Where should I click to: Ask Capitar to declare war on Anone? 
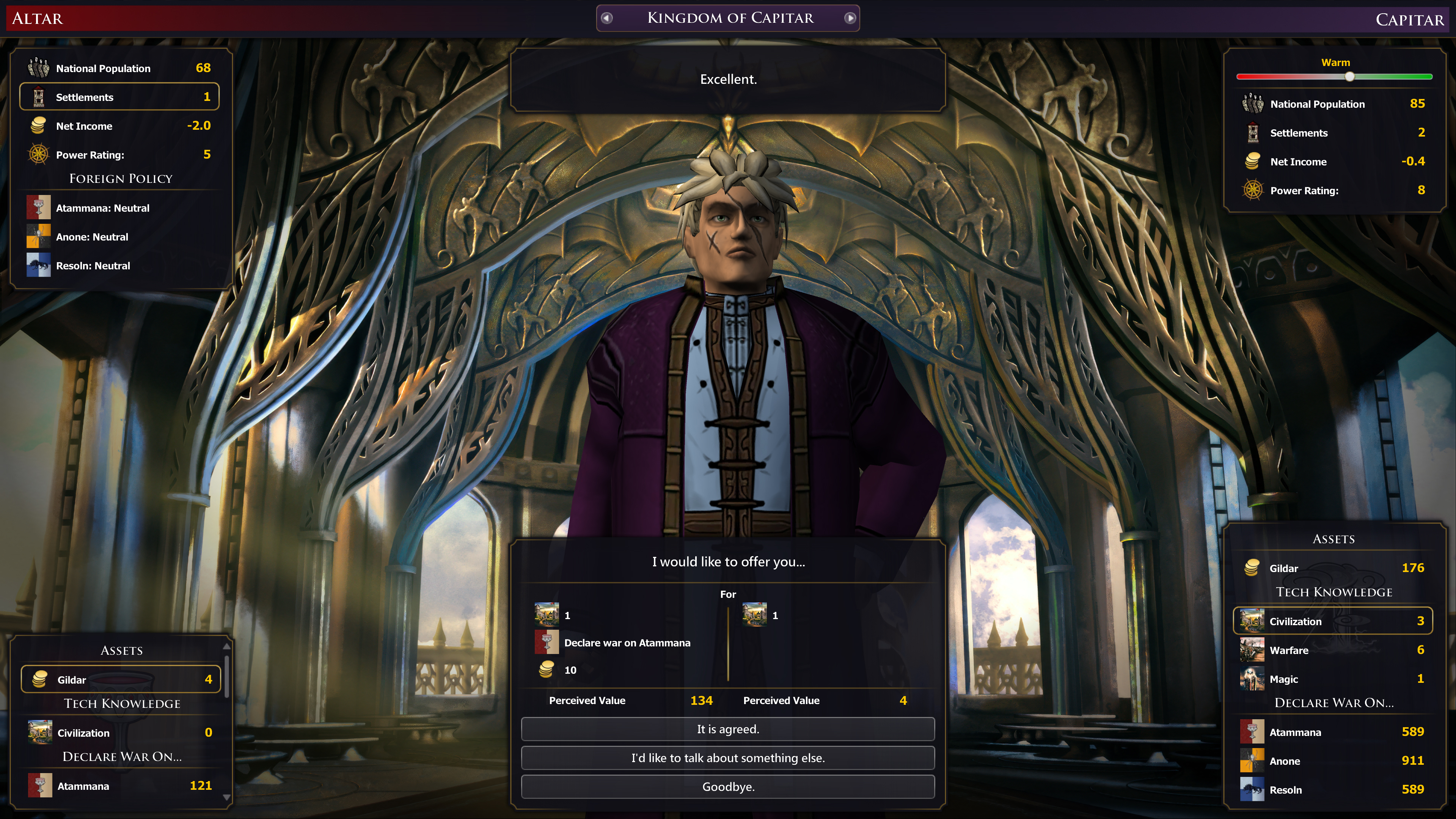coord(1333,761)
